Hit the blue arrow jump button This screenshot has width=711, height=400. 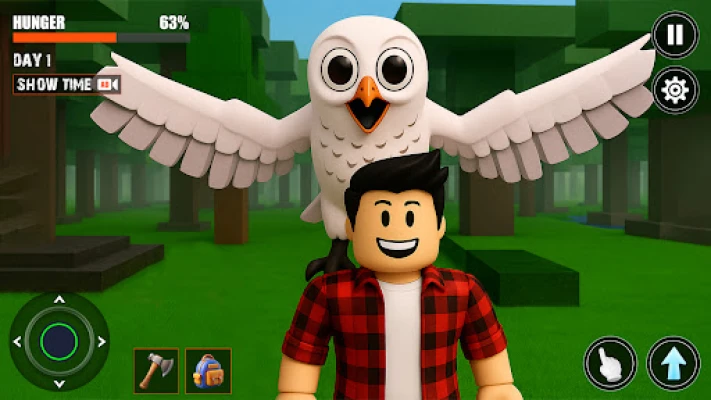tap(673, 363)
